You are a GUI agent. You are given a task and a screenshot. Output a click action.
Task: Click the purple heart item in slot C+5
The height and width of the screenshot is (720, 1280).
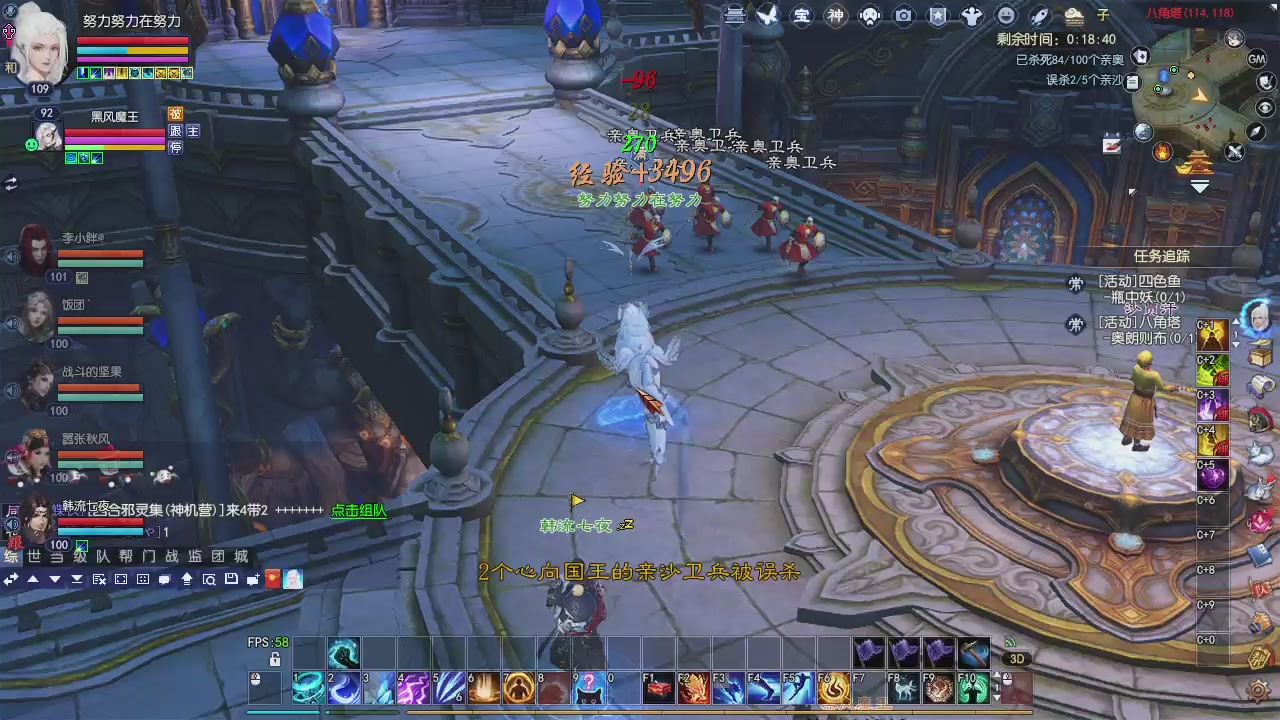click(1212, 475)
